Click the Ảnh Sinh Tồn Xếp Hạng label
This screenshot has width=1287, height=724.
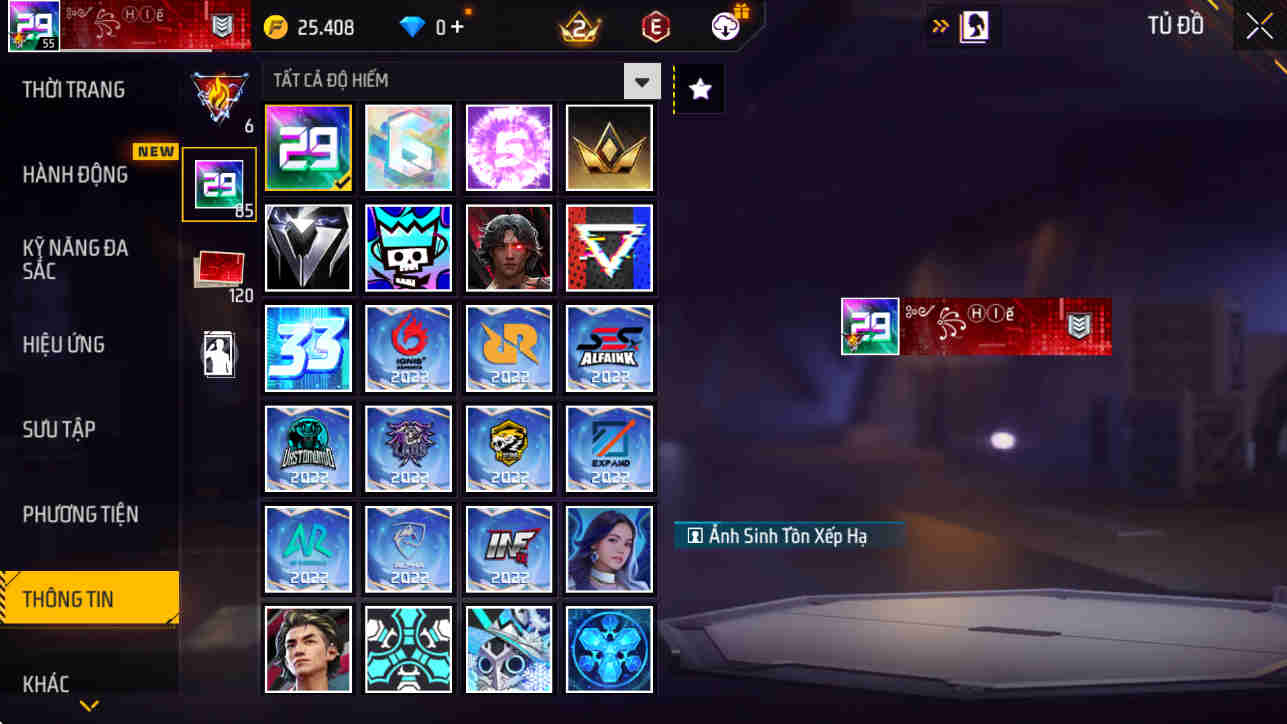click(x=789, y=535)
